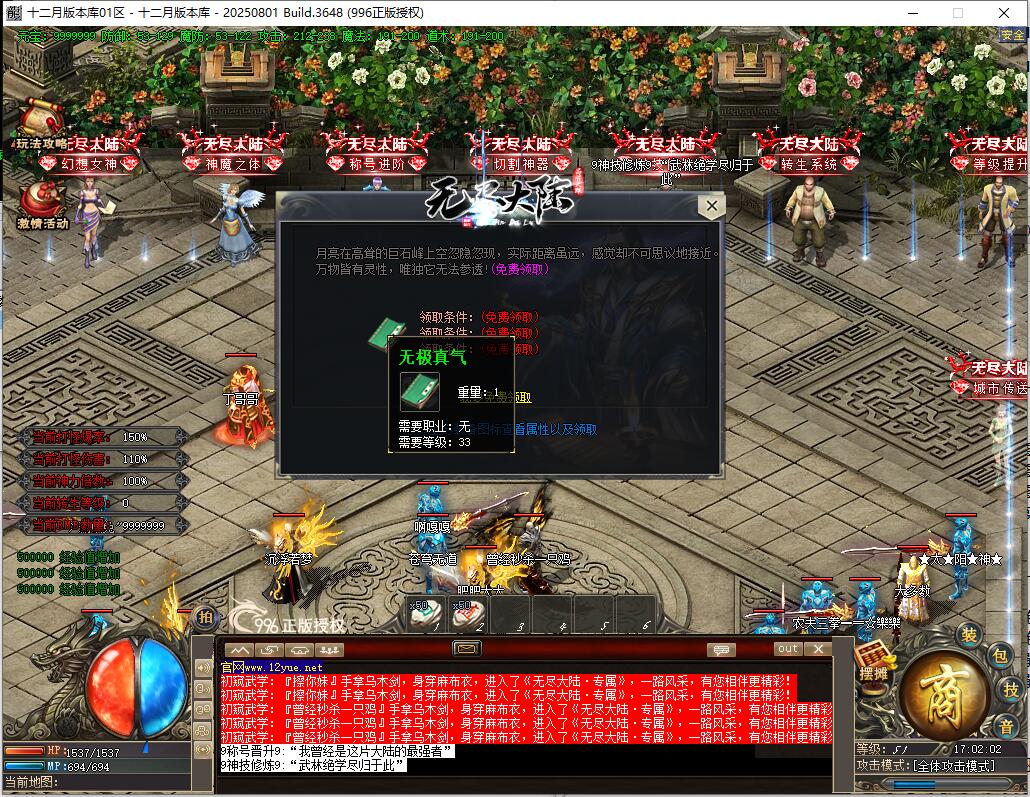The width and height of the screenshot is (1030, 797).
Task: Open the chat bubble message button
Action: point(720,649)
